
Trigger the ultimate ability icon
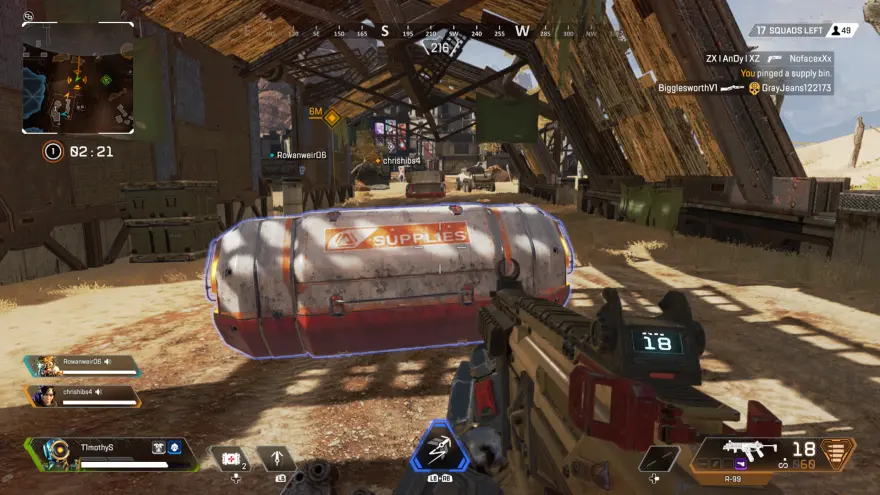[x=439, y=450]
